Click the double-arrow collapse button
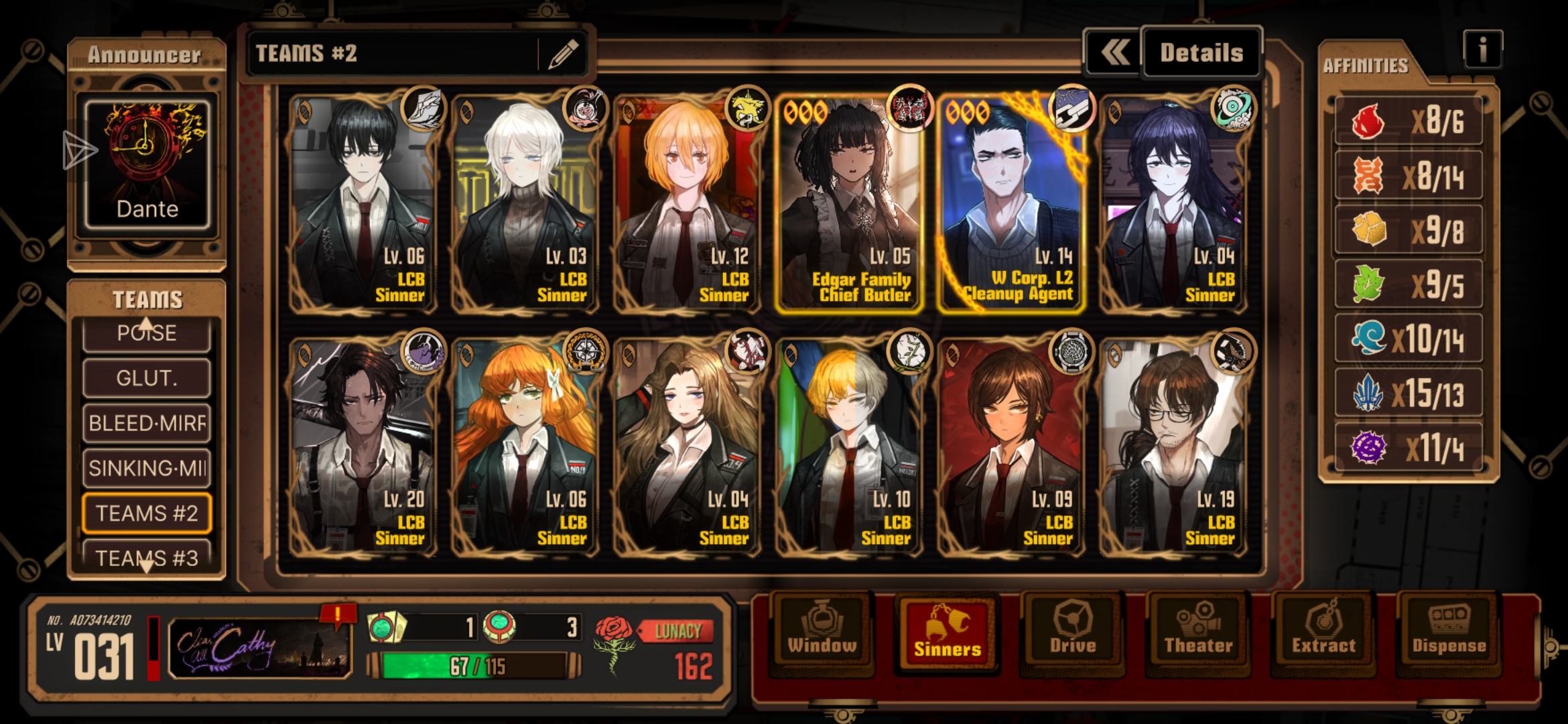 1114,53
